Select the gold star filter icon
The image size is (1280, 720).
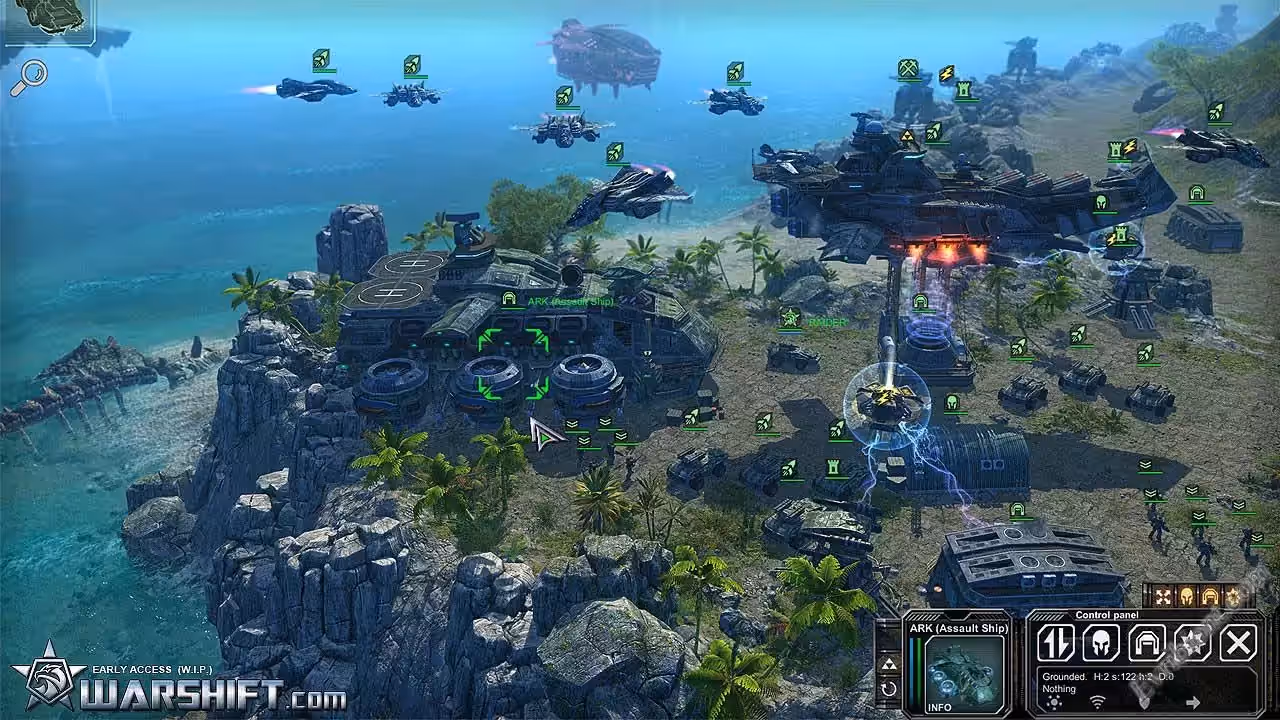[1231, 597]
